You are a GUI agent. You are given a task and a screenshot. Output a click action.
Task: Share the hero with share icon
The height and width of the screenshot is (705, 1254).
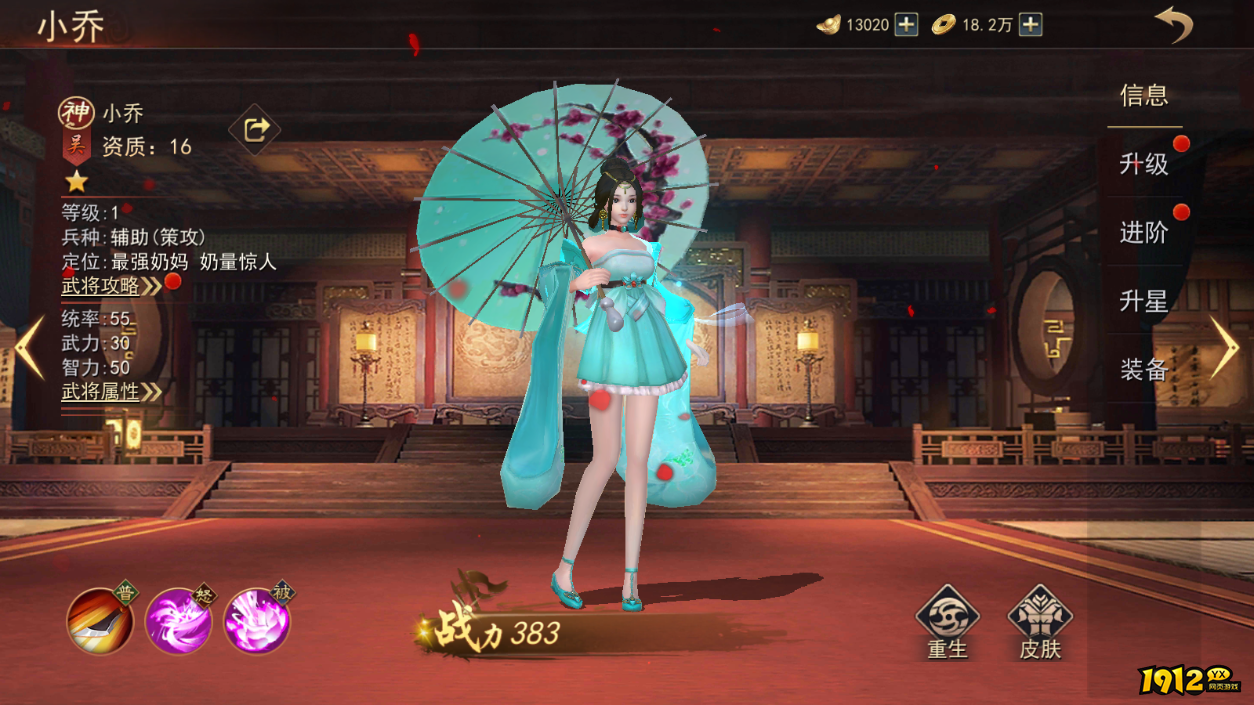point(255,129)
